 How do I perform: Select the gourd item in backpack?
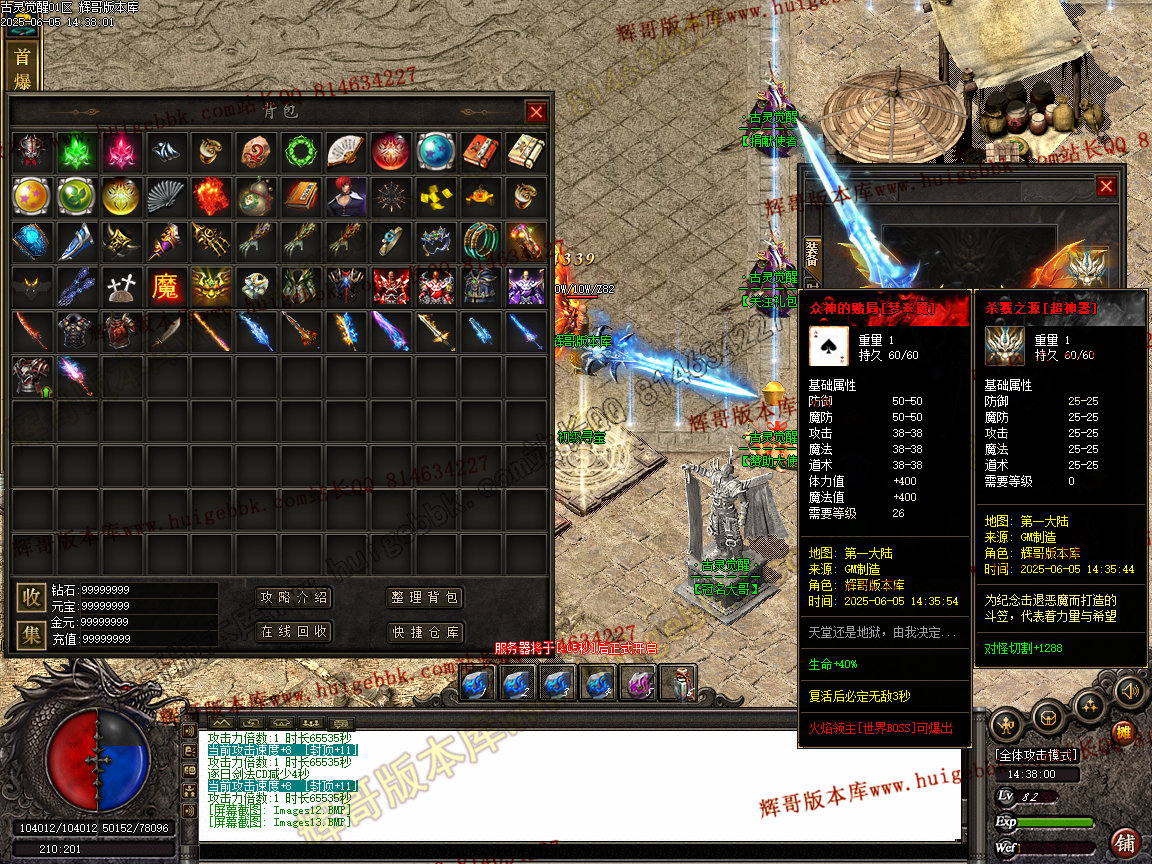(255, 197)
